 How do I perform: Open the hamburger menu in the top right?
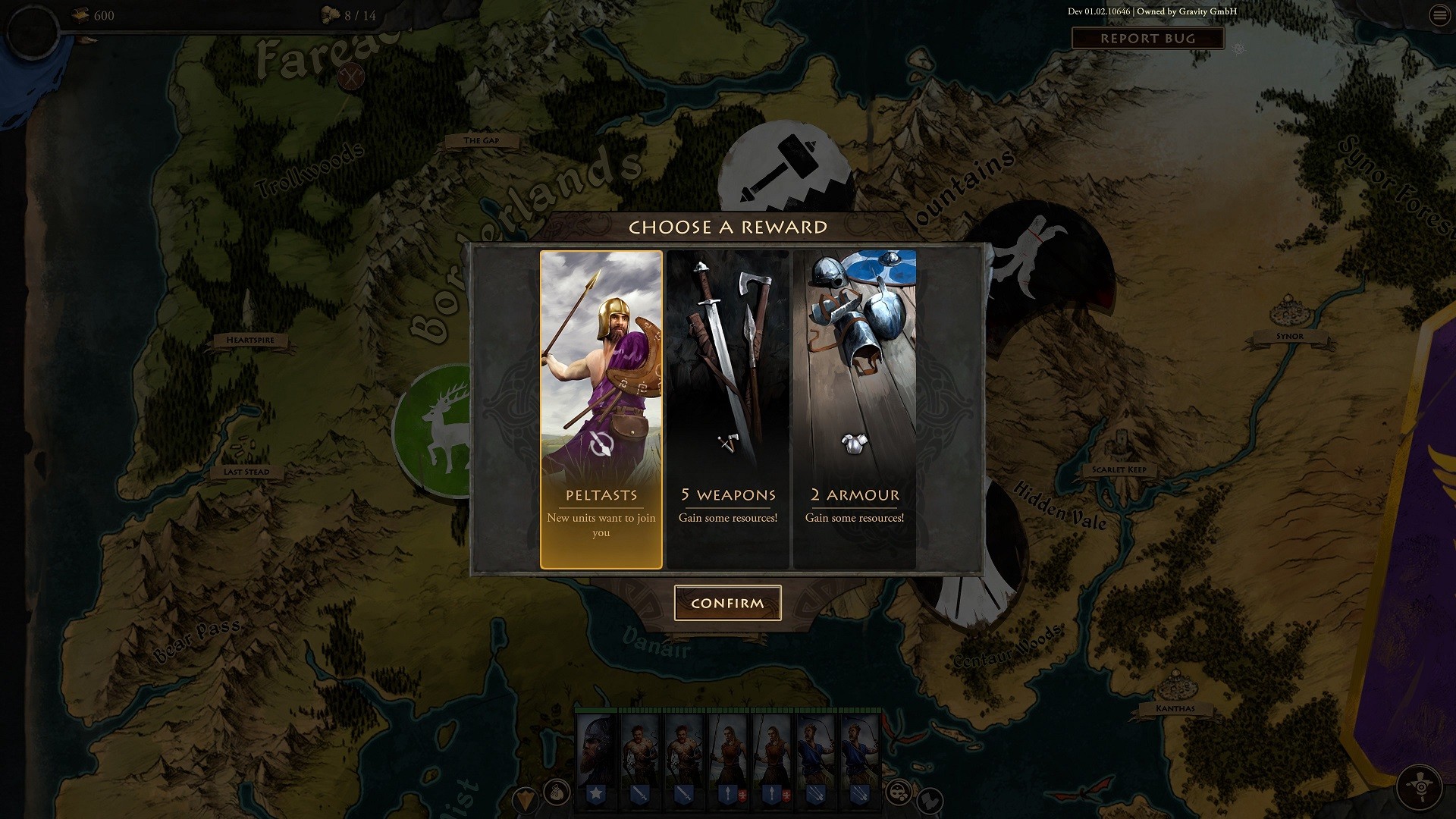click(1440, 14)
